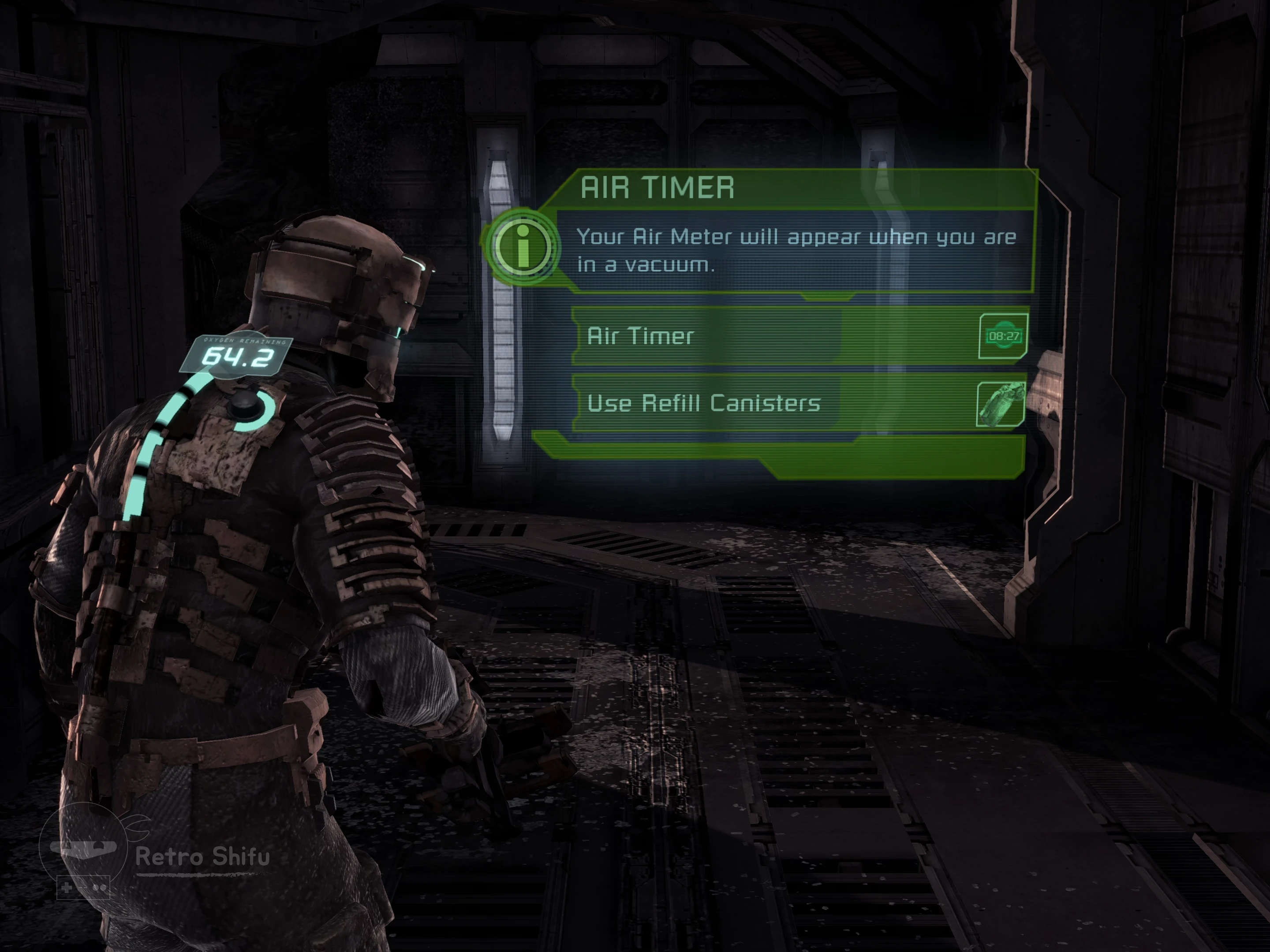Choose the Use Refill Canisters entry
This screenshot has height=952, width=1270.
706,403
